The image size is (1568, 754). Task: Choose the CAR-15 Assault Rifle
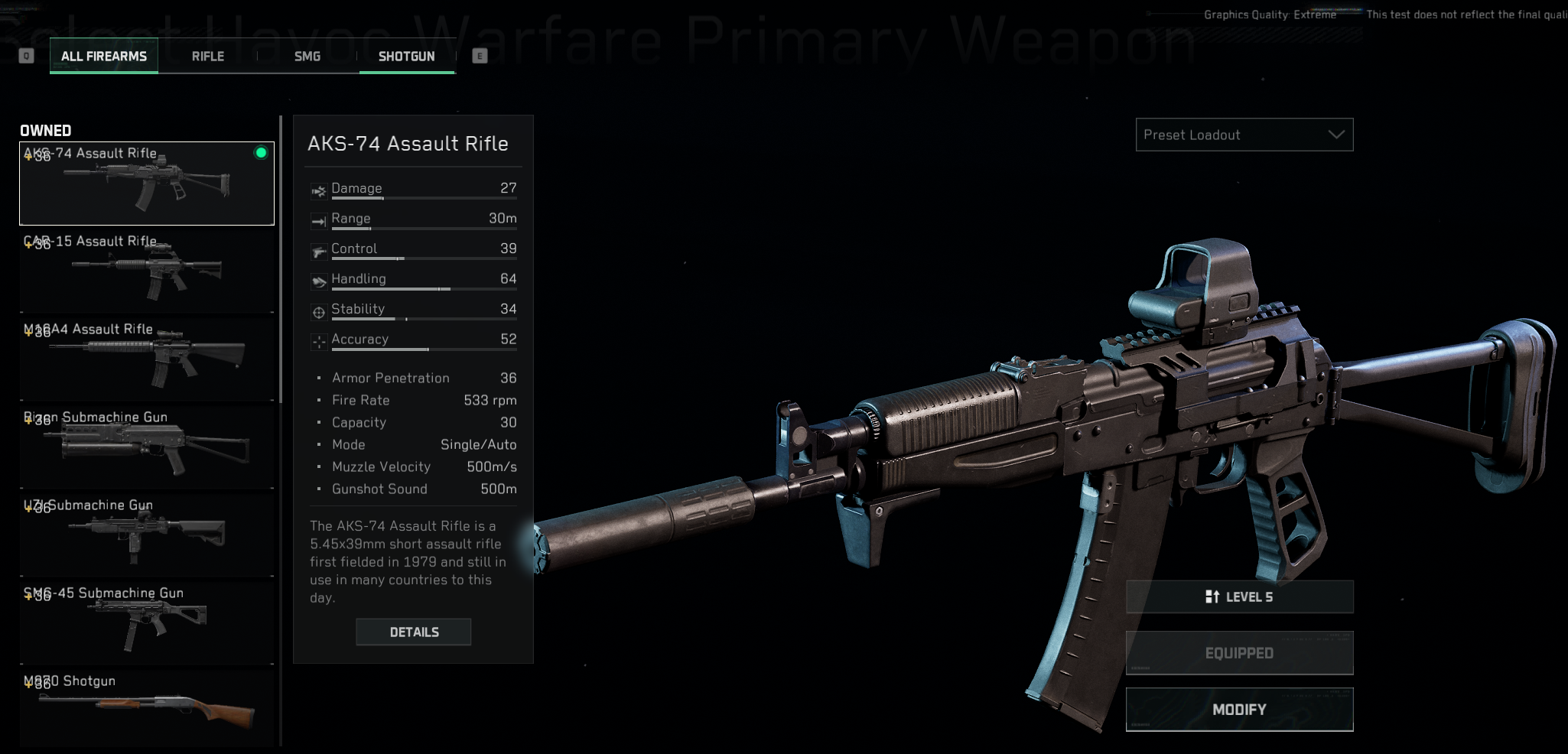[147, 271]
